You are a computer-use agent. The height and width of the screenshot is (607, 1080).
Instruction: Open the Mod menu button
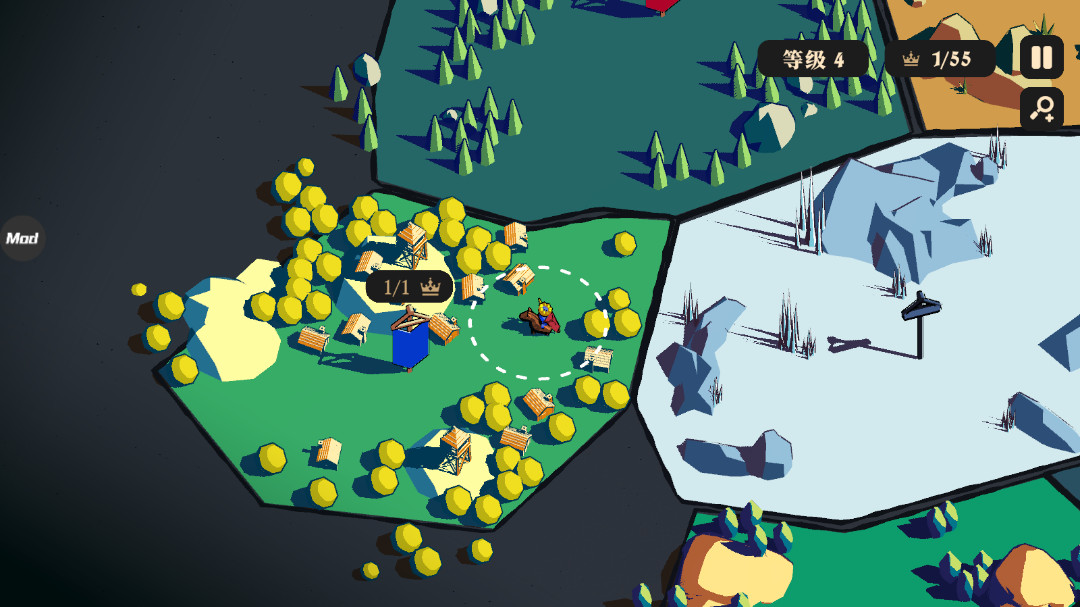point(22,239)
